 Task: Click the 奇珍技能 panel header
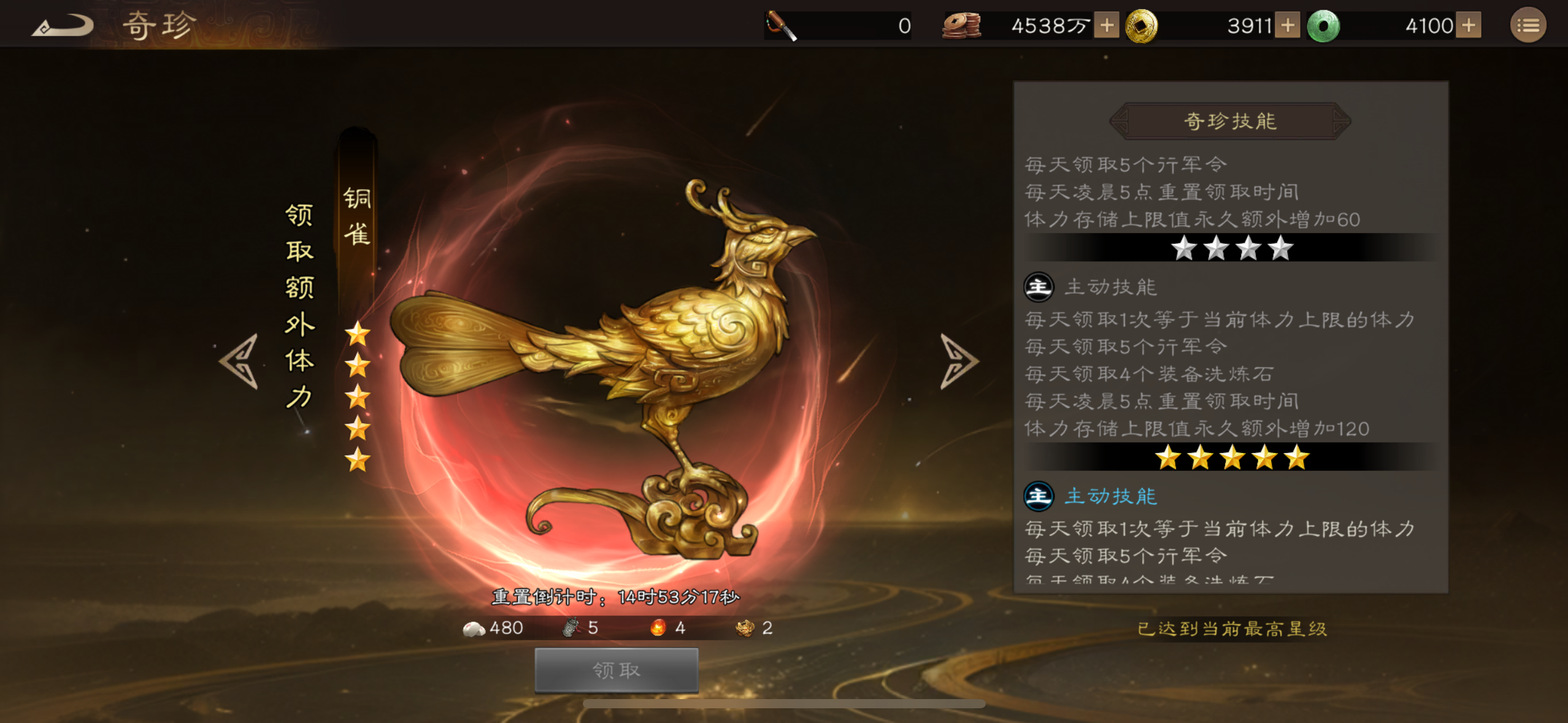(1230, 121)
